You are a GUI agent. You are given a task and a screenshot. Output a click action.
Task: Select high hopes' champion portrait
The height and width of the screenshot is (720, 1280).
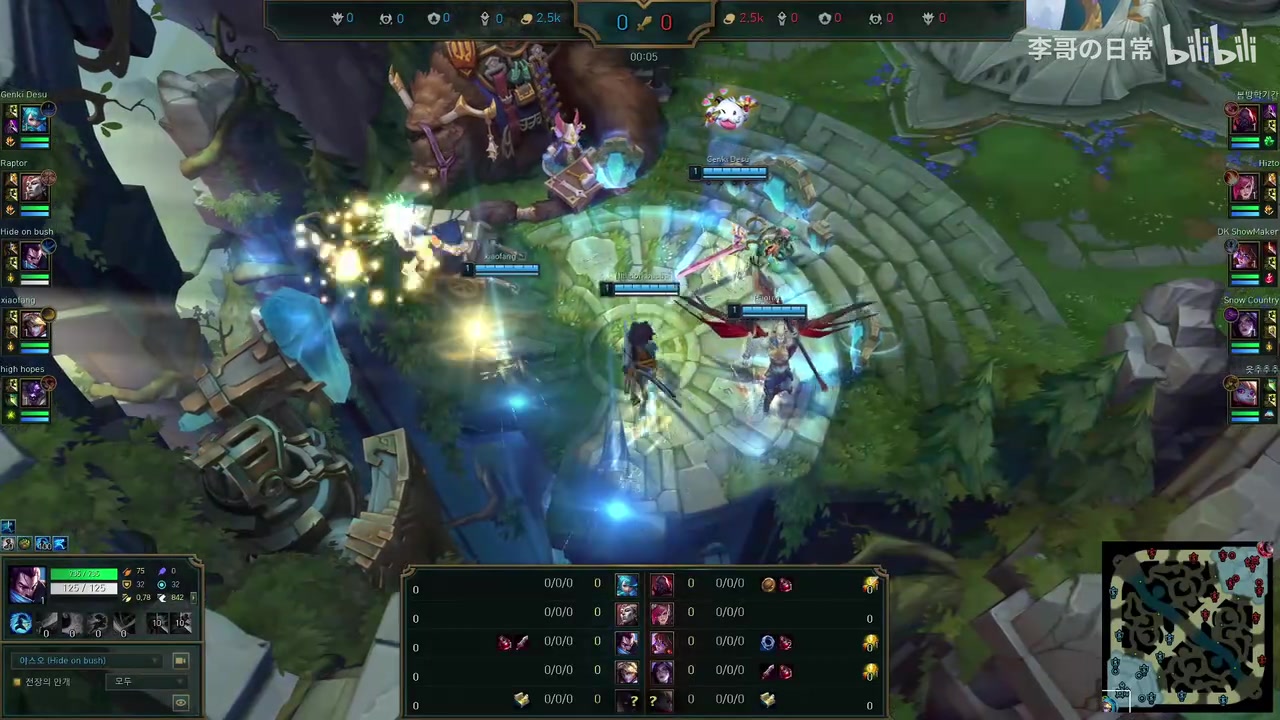click(34, 393)
